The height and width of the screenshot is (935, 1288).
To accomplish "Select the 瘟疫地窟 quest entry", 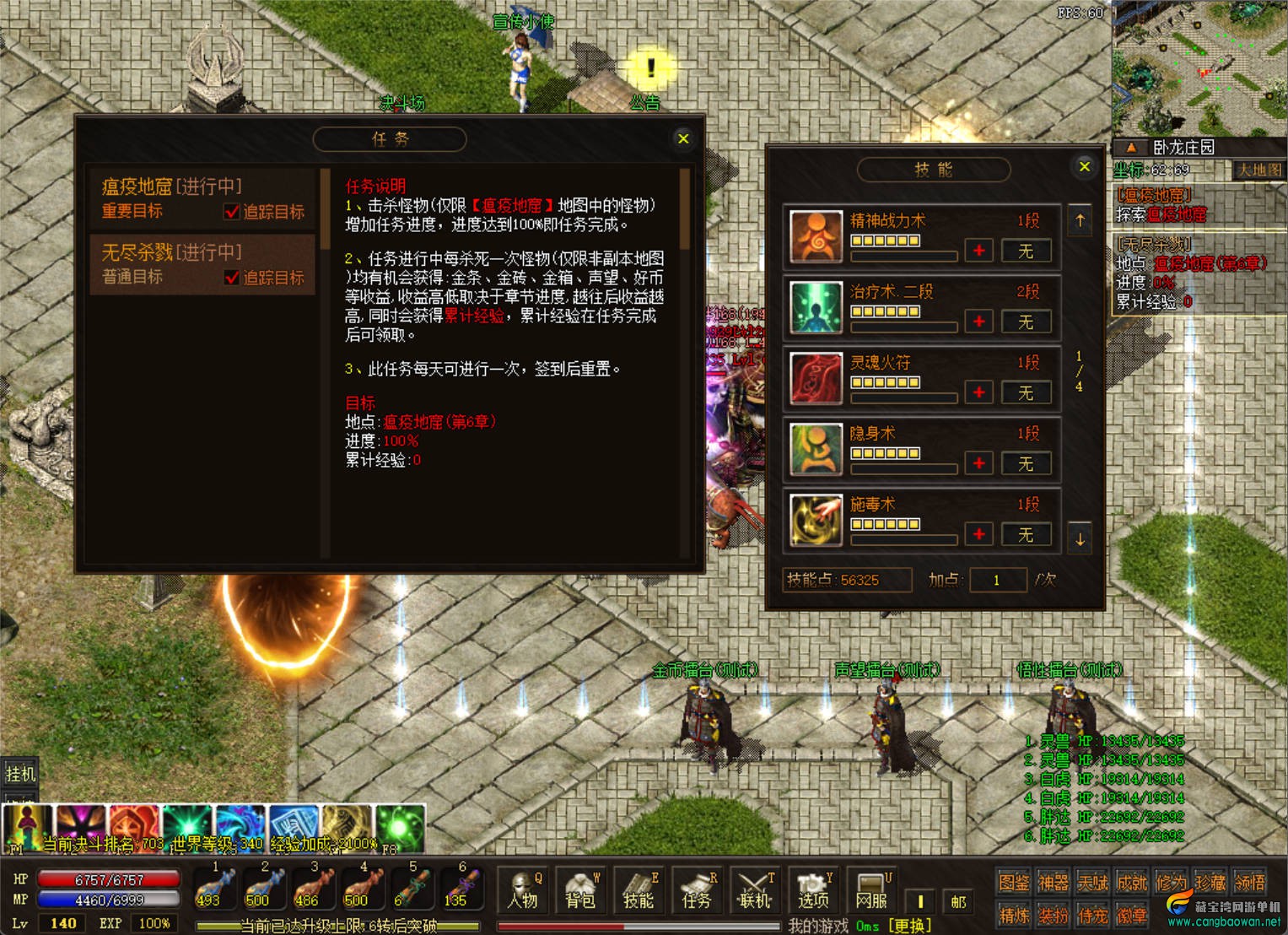I will click(202, 197).
